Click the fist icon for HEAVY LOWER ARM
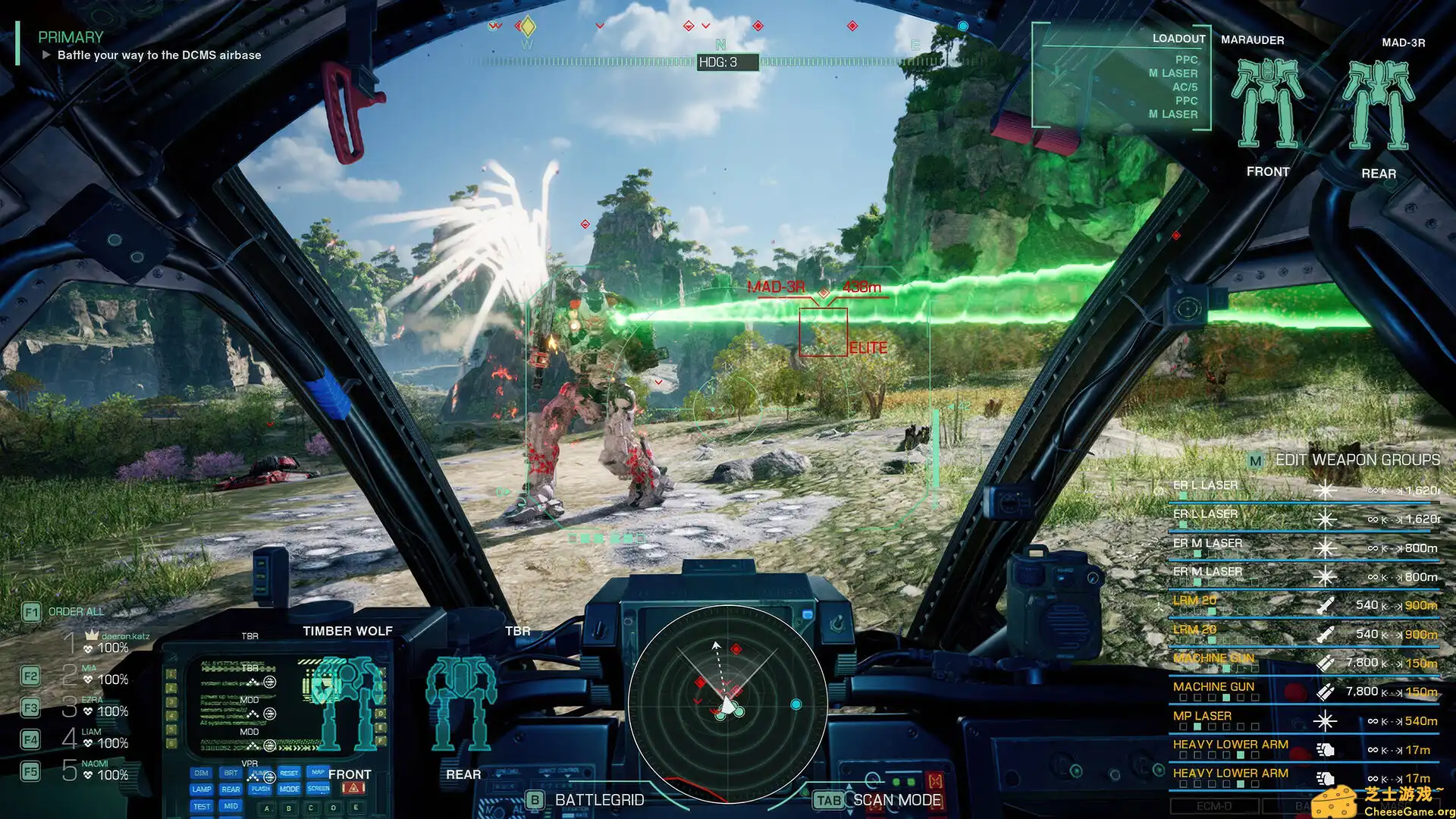Viewport: 1456px width, 819px height. 1324,748
